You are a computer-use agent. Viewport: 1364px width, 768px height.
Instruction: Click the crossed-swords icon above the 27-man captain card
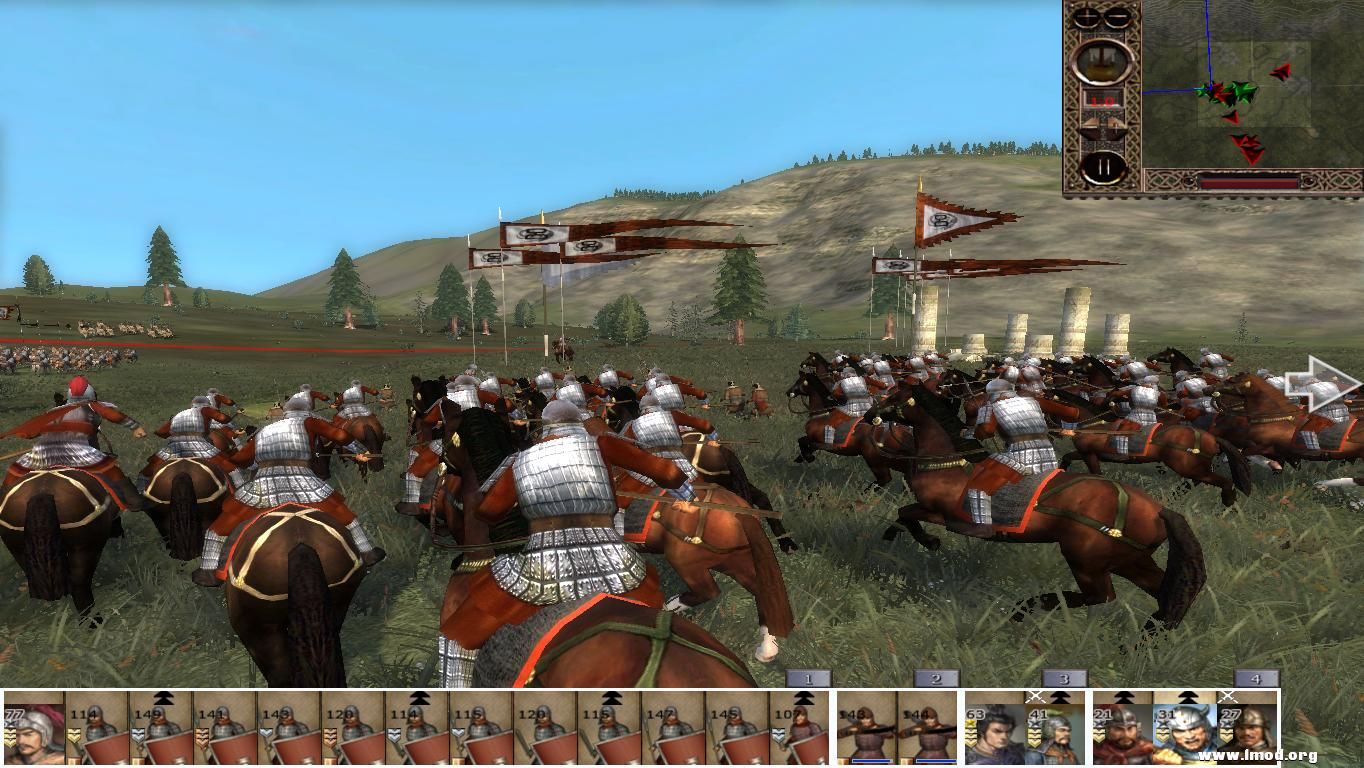pyautogui.click(x=1228, y=697)
